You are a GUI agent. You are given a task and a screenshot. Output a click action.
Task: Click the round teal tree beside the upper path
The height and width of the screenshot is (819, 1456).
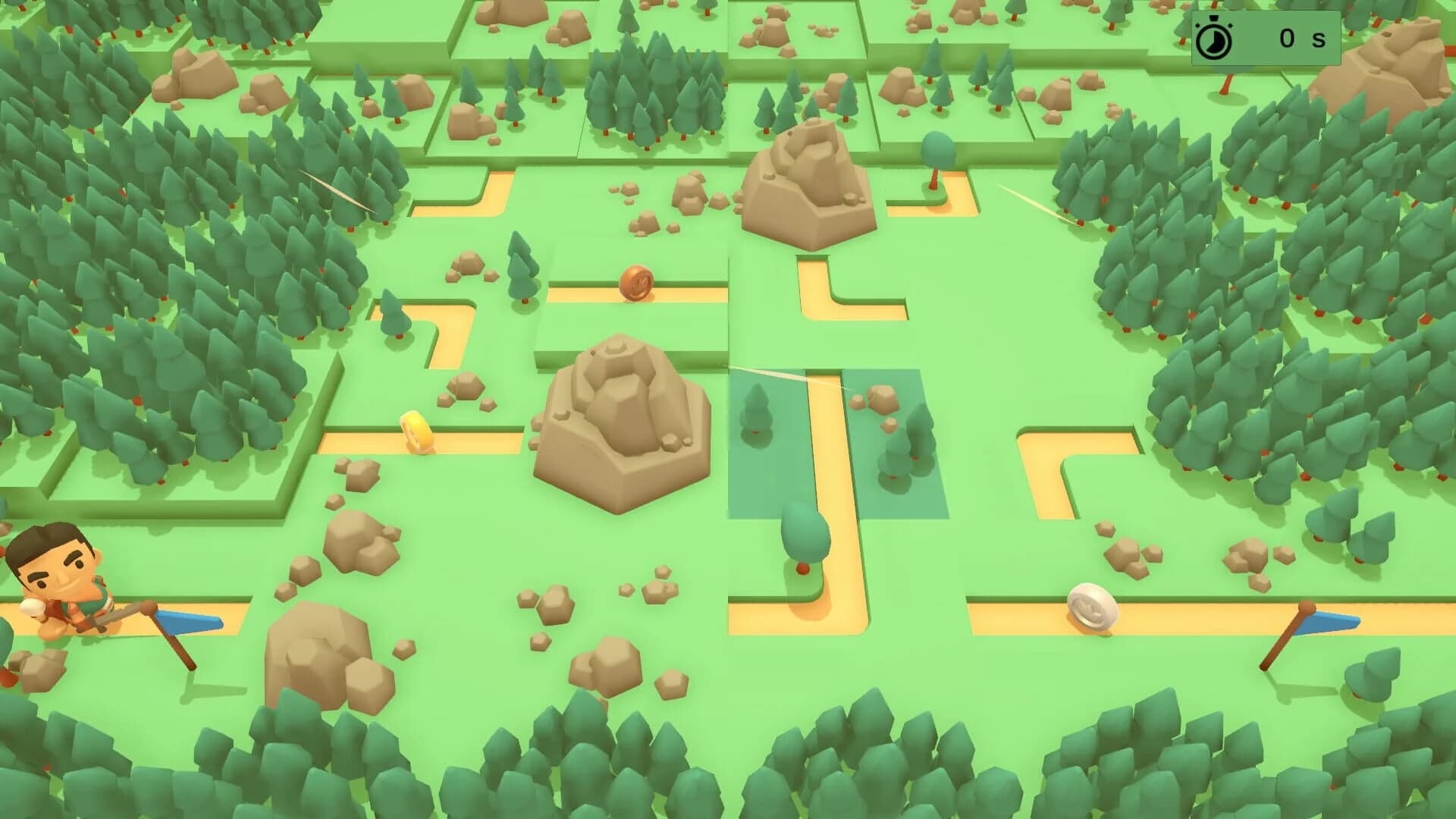(x=937, y=150)
